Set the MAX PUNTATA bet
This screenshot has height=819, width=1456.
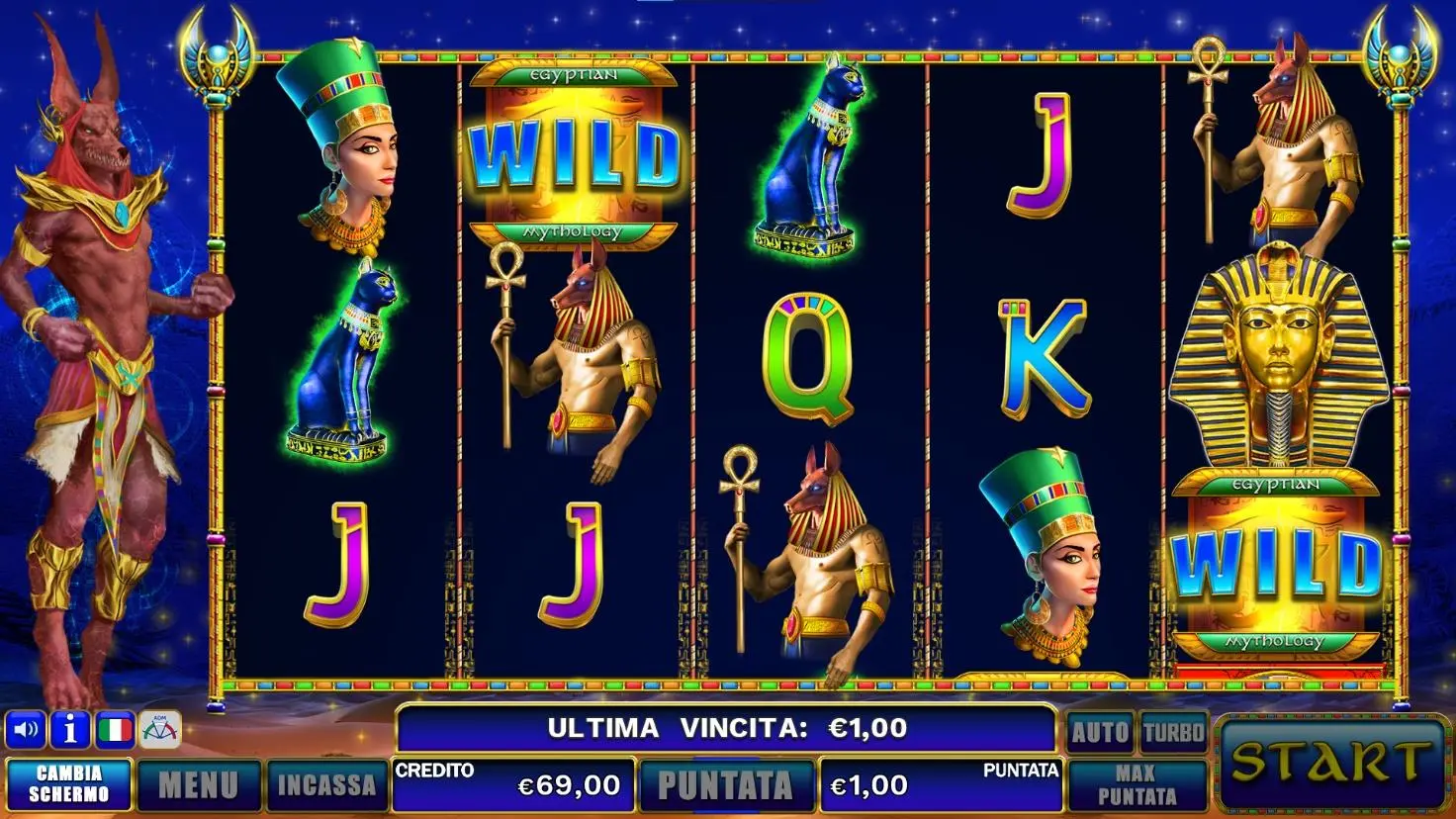[1137, 785]
